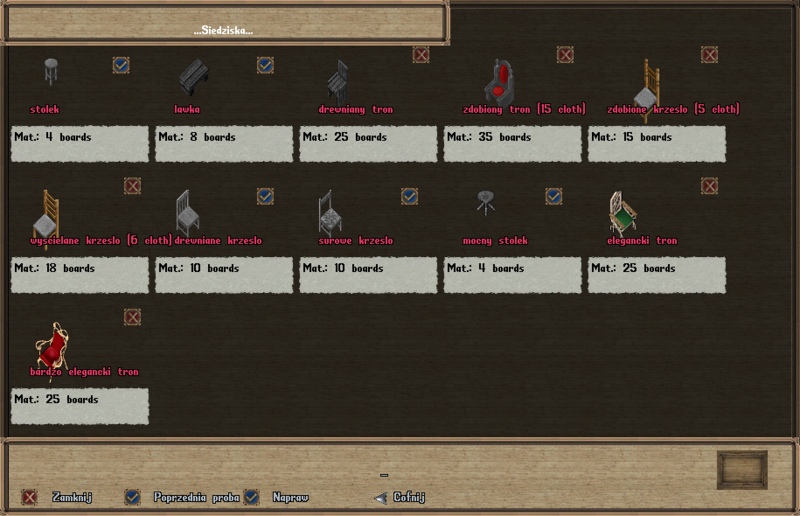The image size is (800, 516).
Task: Select the lawka checkmark button
Action: point(265,65)
